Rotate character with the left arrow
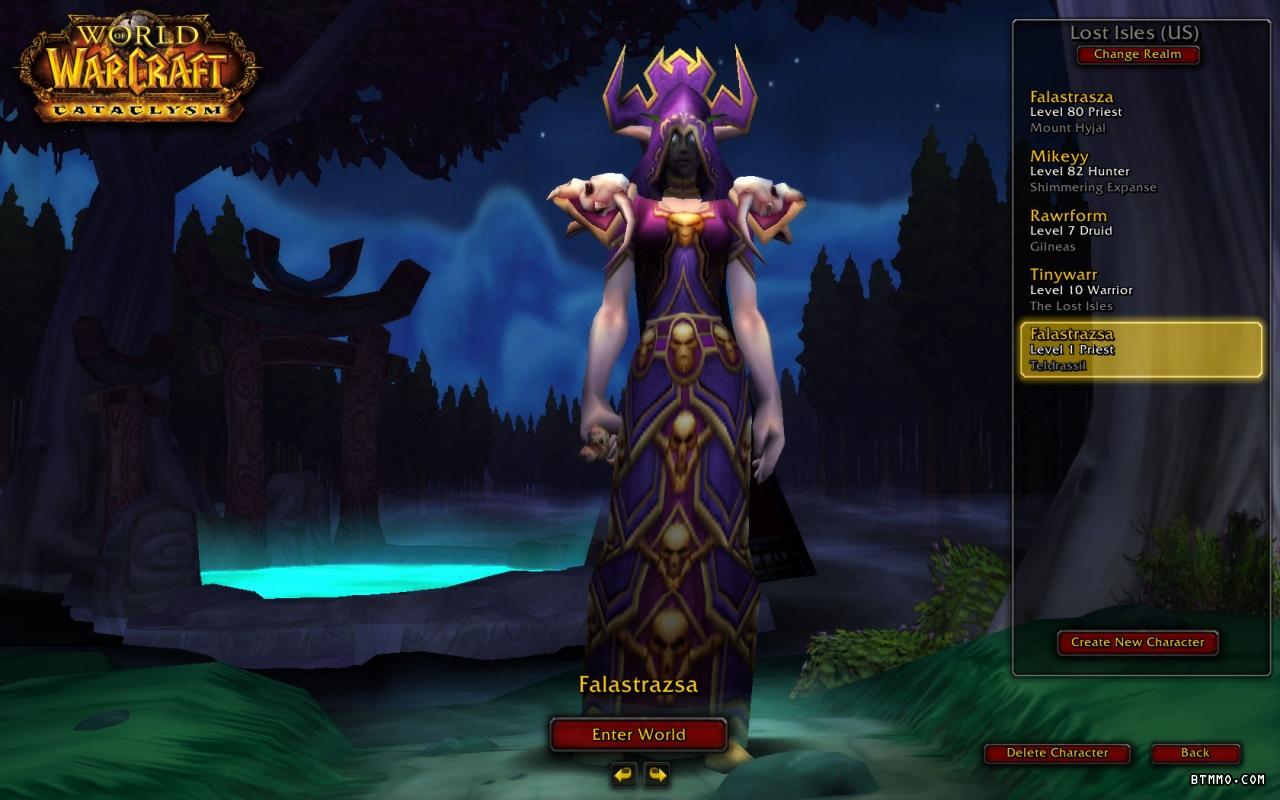This screenshot has width=1280, height=800. pos(624,774)
